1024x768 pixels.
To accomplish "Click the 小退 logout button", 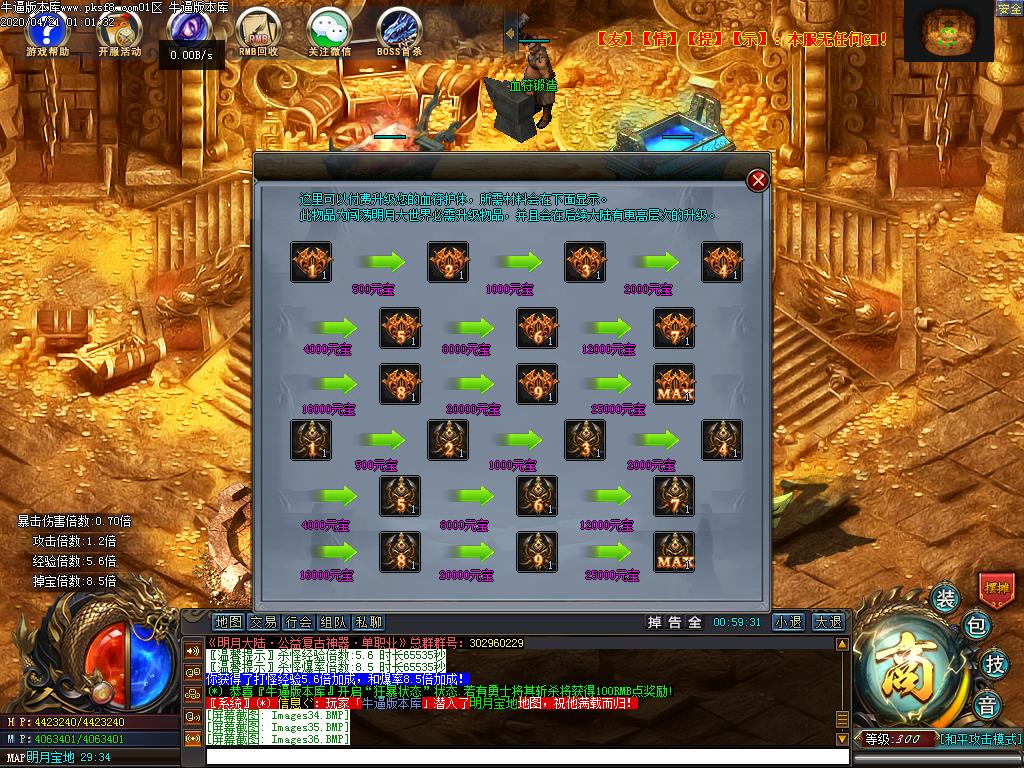I will (788, 622).
